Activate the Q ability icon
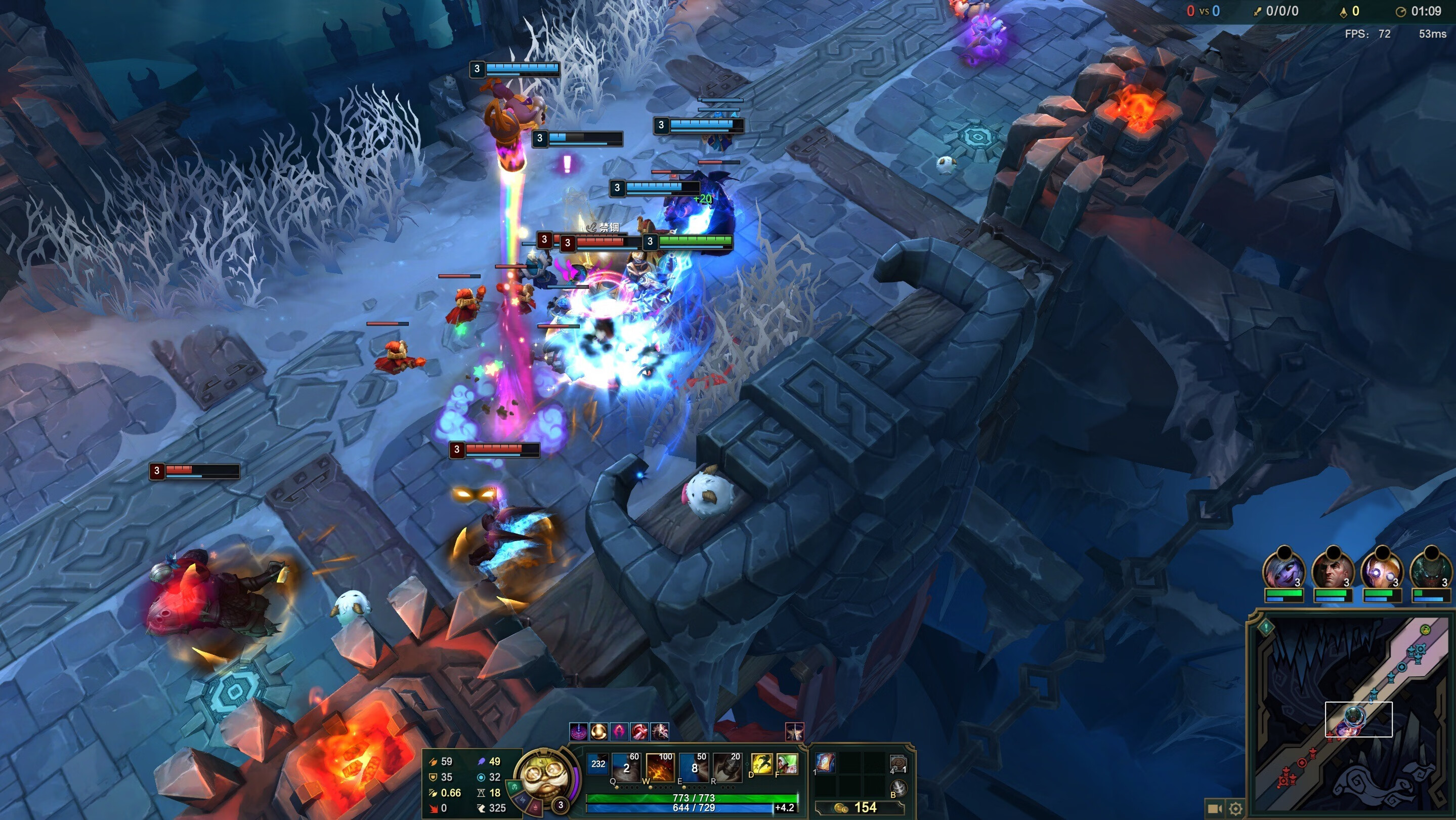This screenshot has height=820, width=1456. pyautogui.click(x=626, y=767)
